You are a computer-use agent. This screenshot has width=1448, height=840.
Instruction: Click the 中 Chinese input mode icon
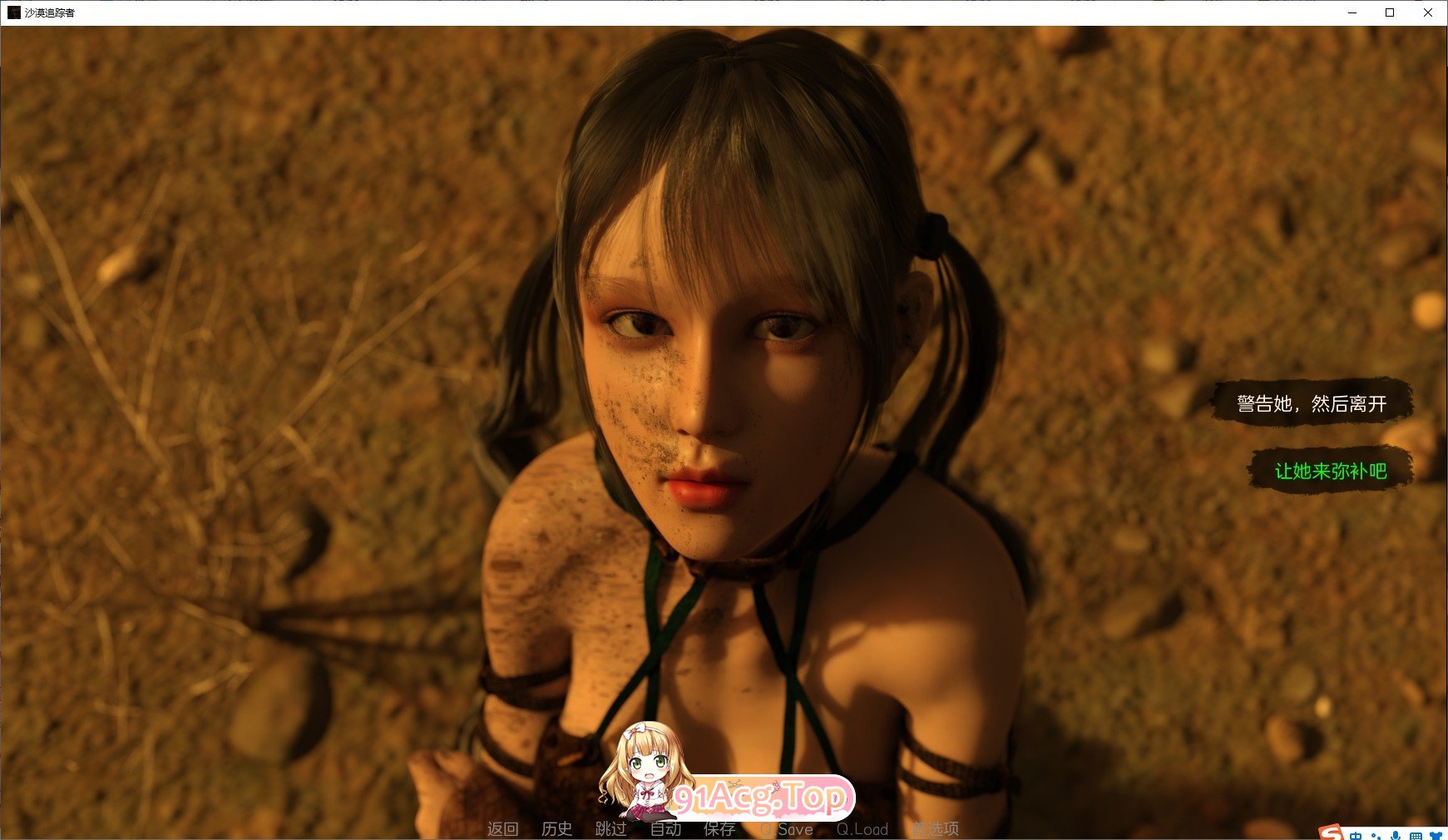coord(1356,836)
